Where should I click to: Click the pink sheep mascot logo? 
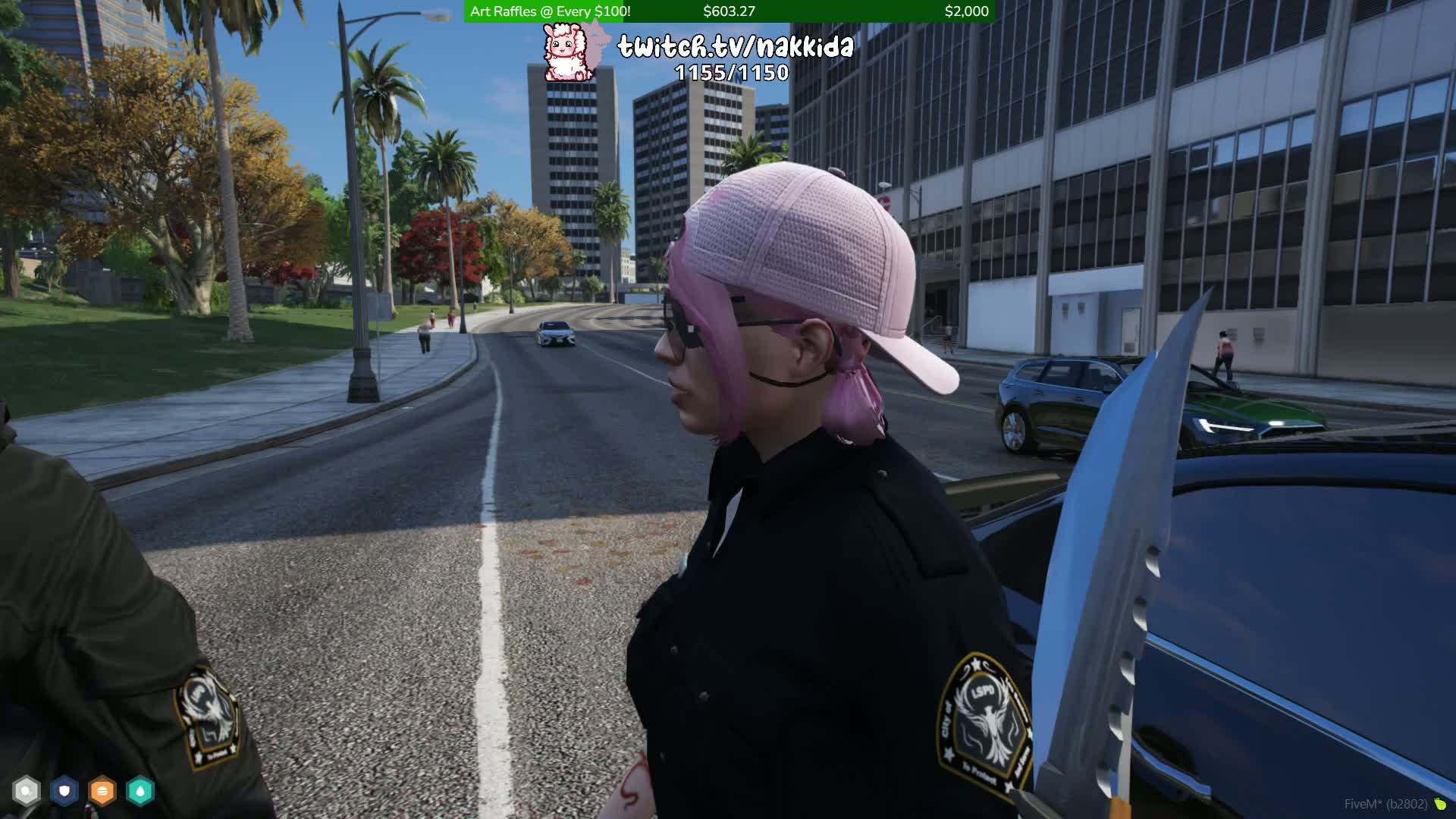(567, 52)
